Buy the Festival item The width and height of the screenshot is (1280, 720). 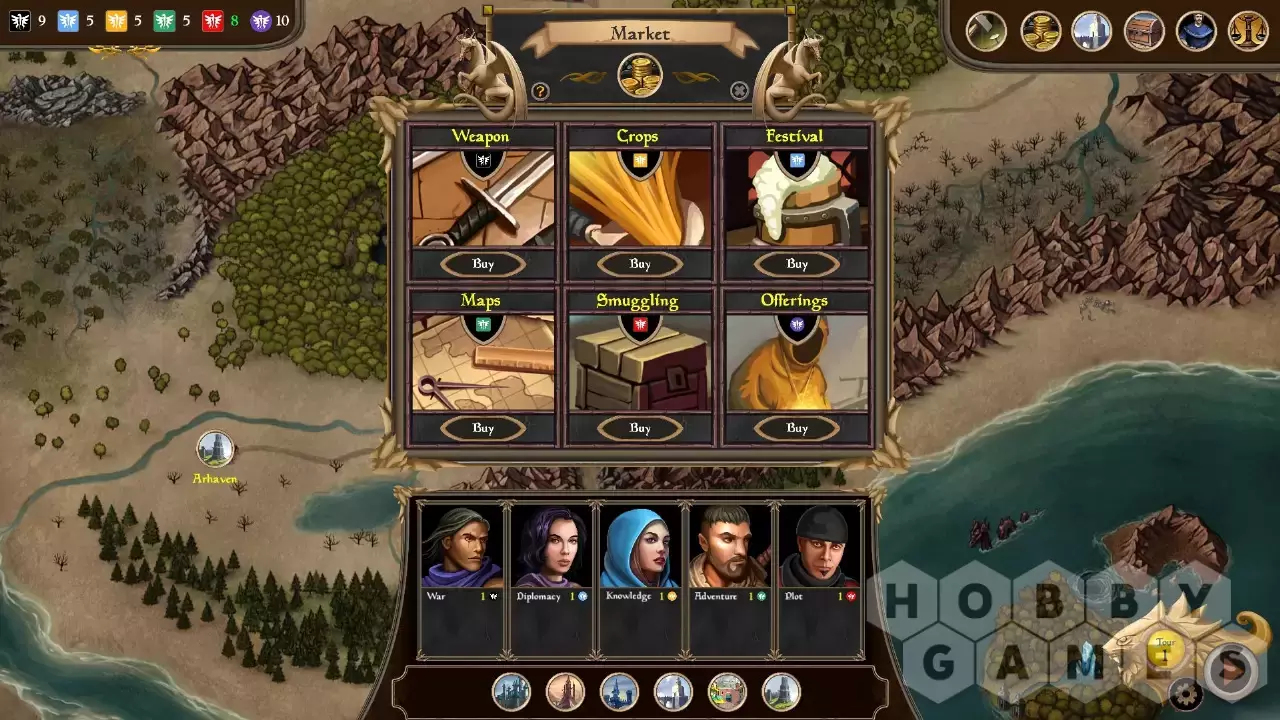(797, 264)
